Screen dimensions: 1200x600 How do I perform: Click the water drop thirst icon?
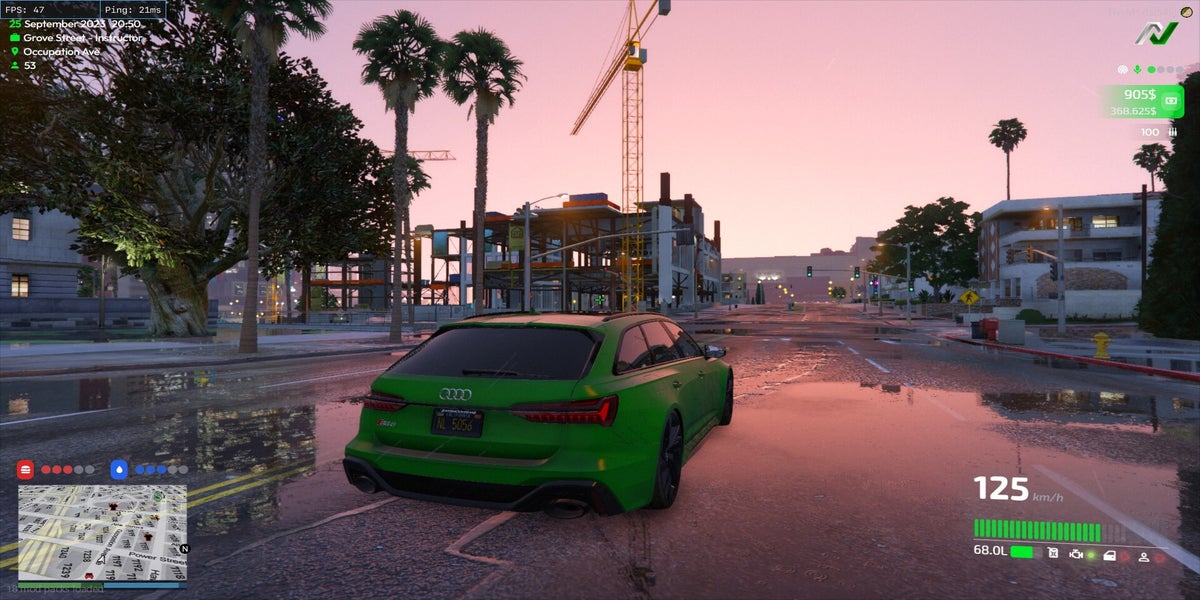[x=119, y=469]
